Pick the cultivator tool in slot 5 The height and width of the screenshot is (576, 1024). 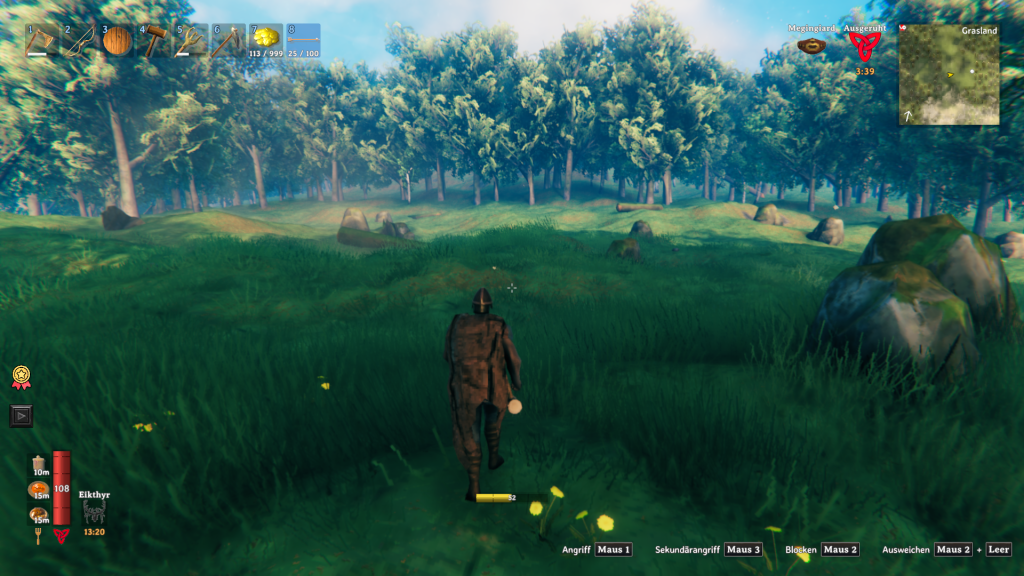190,40
